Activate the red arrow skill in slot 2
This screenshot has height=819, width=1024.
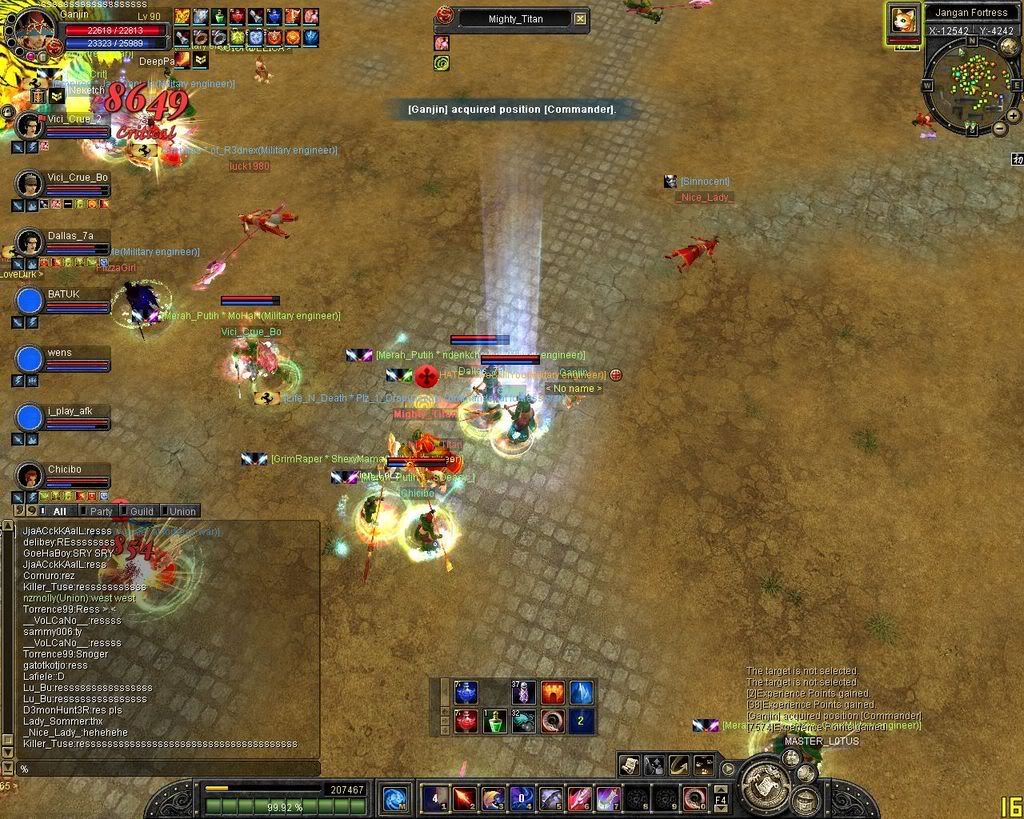pyautogui.click(x=464, y=798)
